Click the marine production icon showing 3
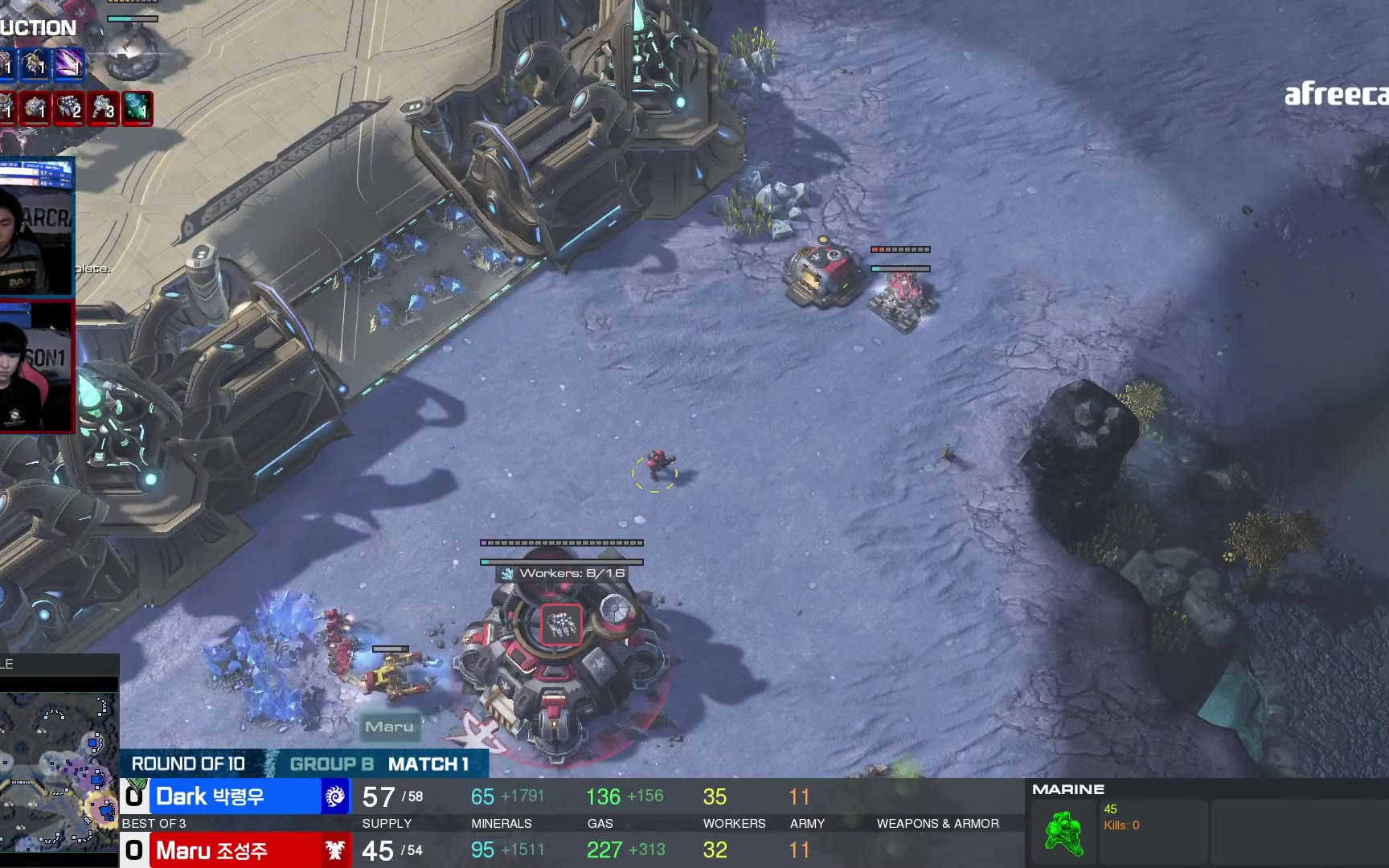 coord(103,108)
